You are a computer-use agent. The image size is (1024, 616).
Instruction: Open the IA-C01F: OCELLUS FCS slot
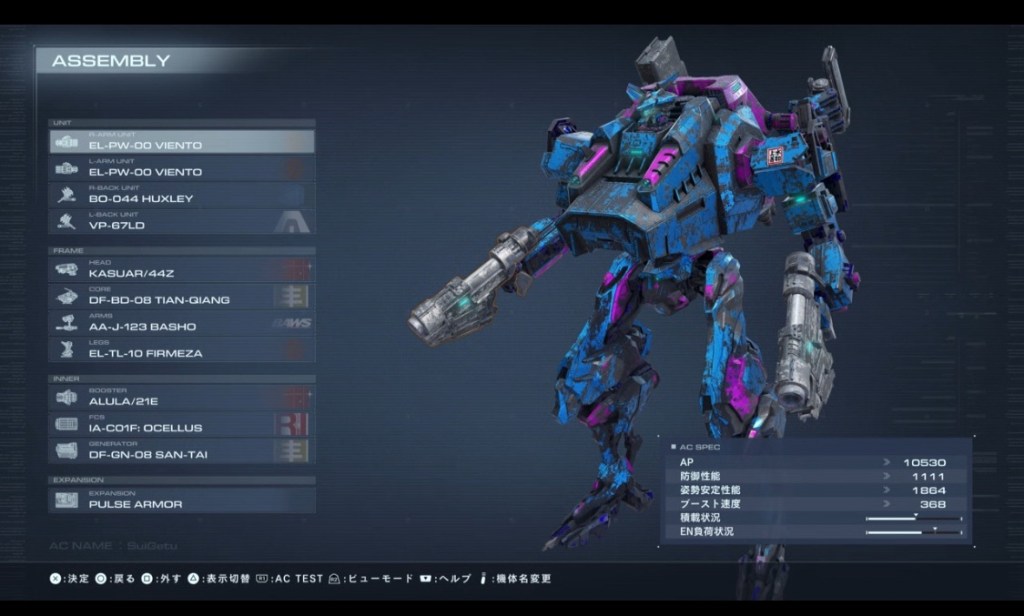181,425
